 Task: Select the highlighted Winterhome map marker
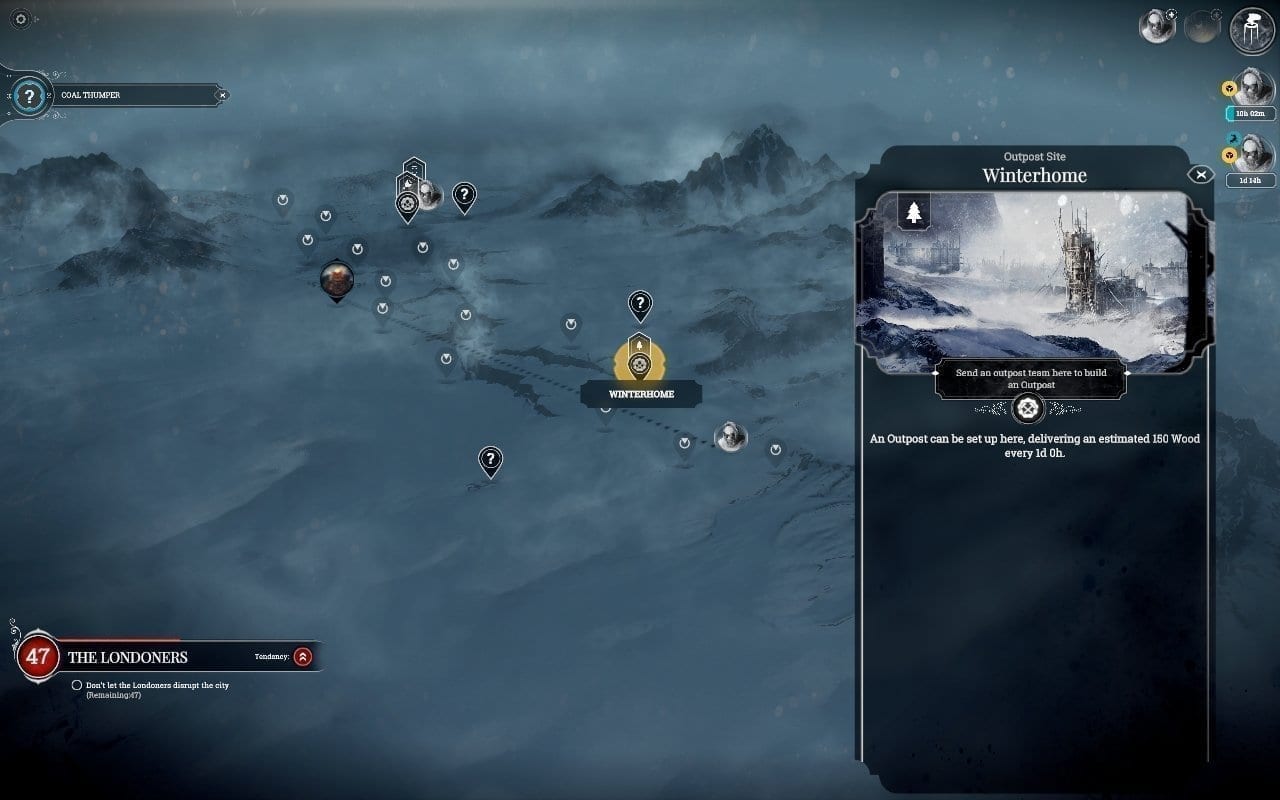(x=639, y=362)
